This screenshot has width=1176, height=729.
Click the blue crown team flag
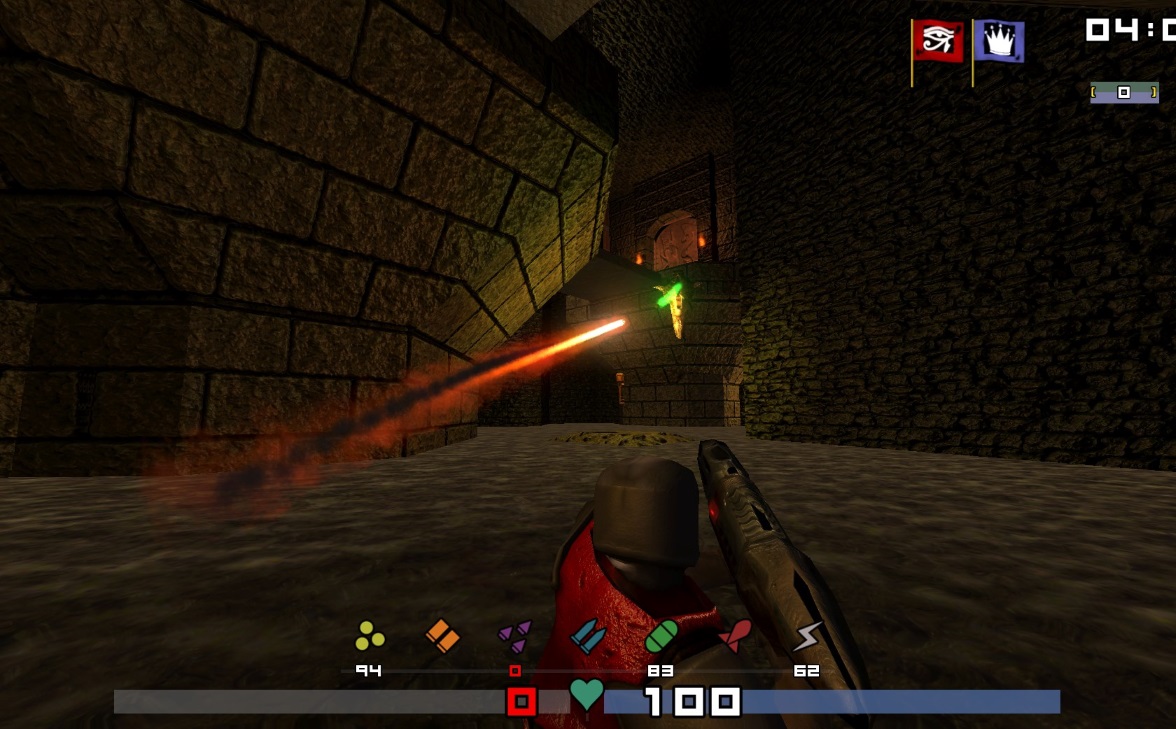(999, 42)
